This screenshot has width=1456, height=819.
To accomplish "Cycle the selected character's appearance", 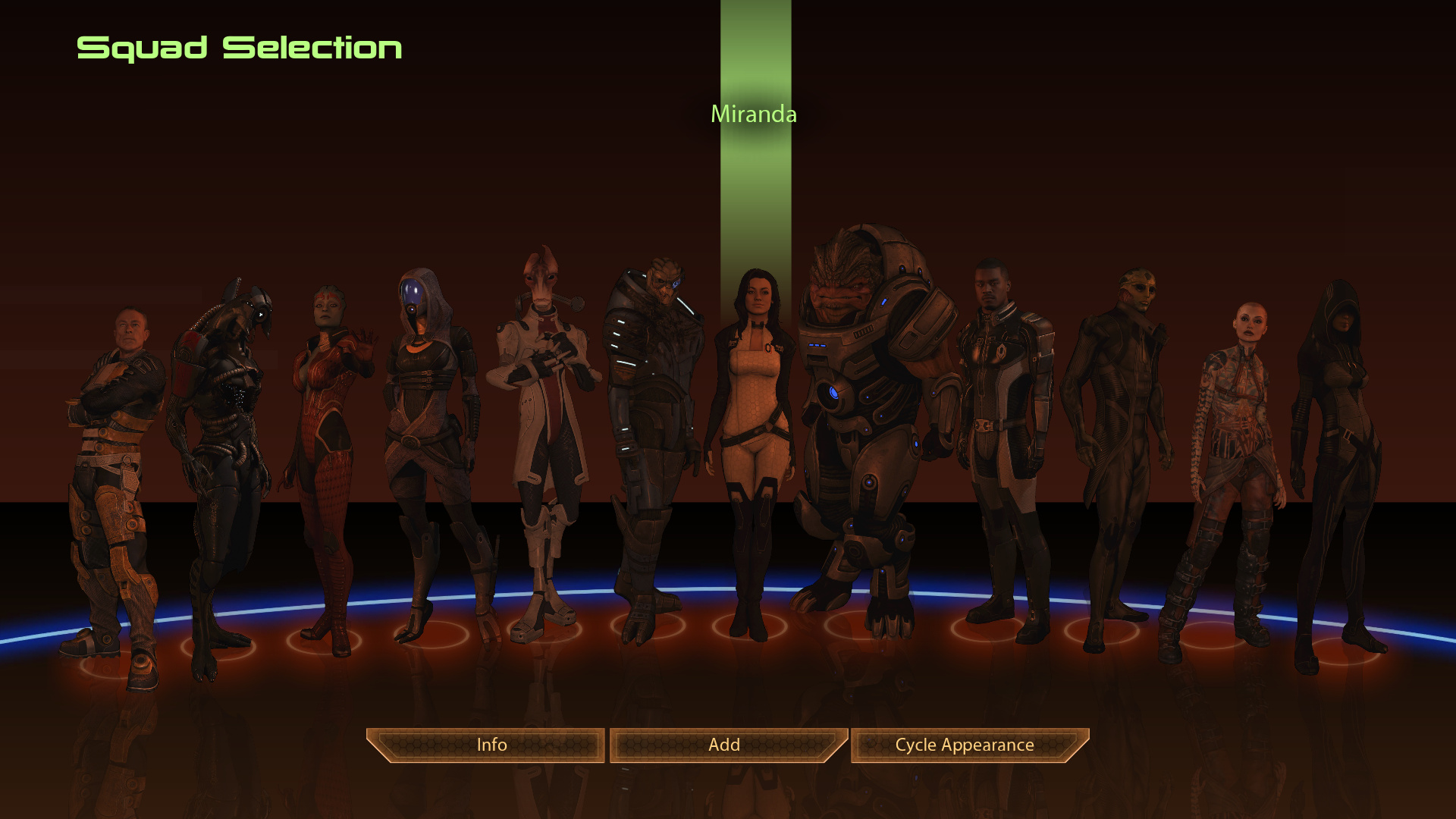I will (965, 745).
